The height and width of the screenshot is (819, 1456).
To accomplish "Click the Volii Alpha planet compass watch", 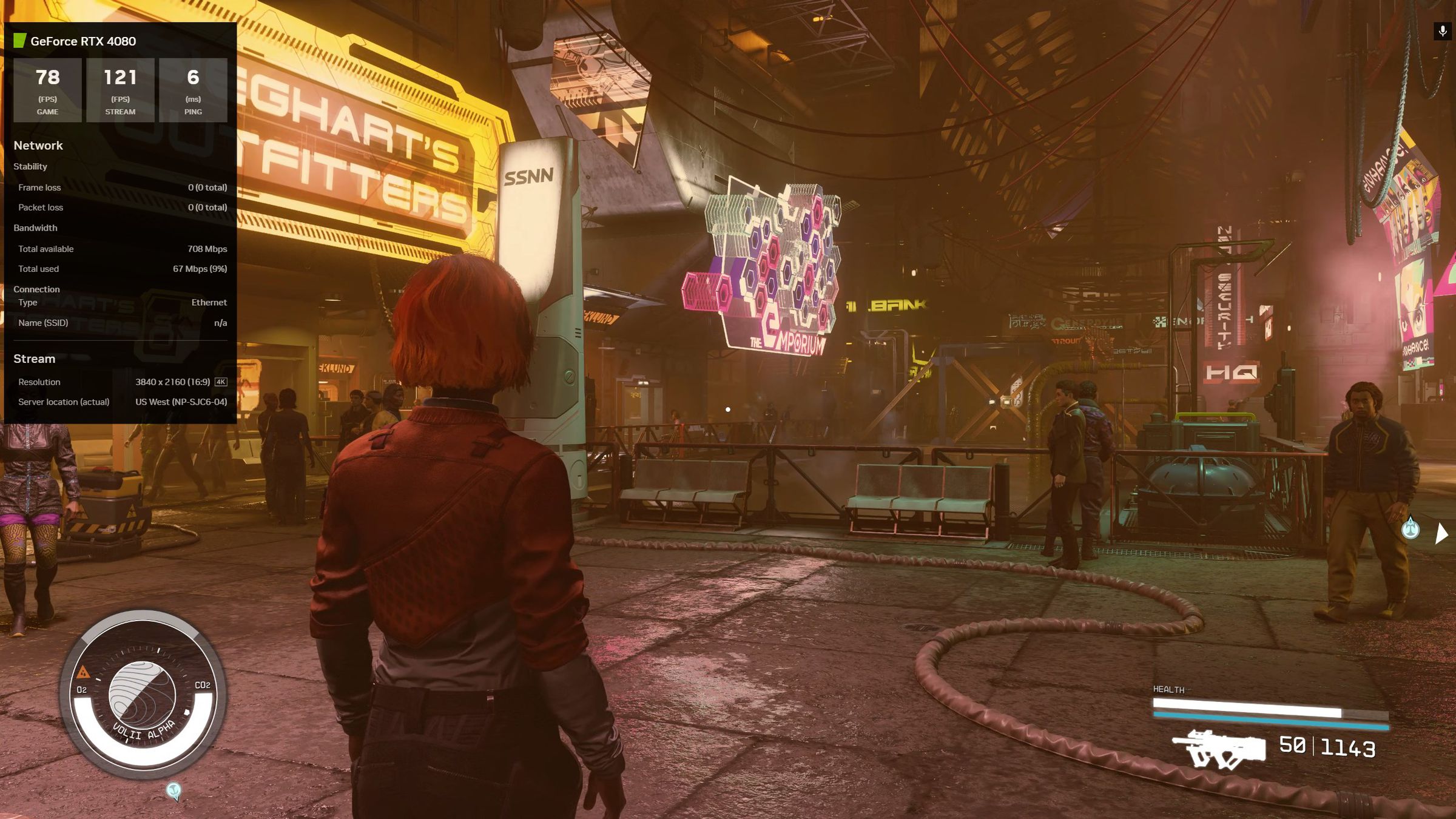I will click(143, 695).
